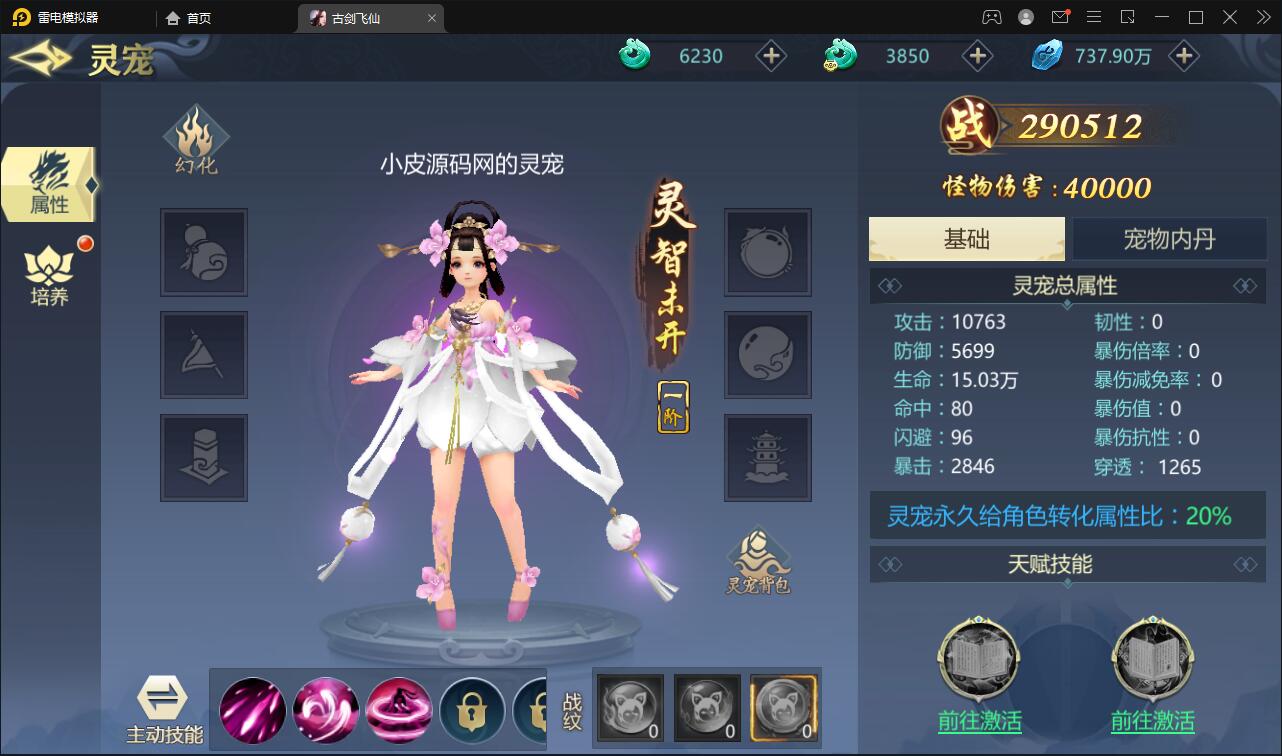This screenshot has width=1282, height=756.
Task: Click the locked active skill slot
Action: pyautogui.click(x=472, y=709)
